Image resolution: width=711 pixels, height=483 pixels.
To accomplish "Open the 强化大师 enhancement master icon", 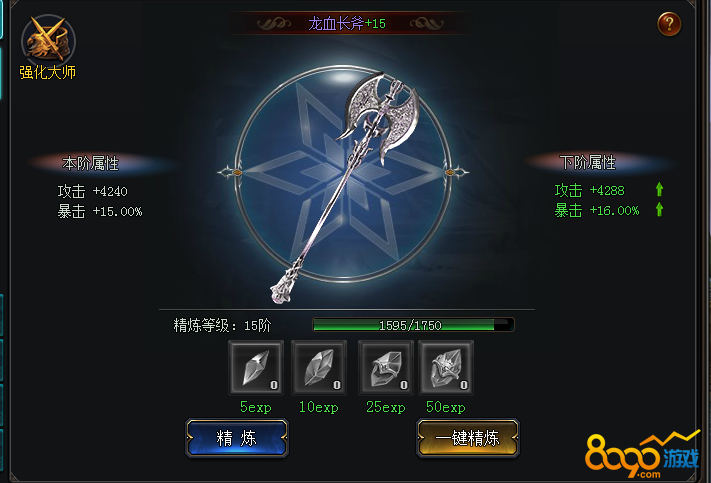I will coord(47,41).
